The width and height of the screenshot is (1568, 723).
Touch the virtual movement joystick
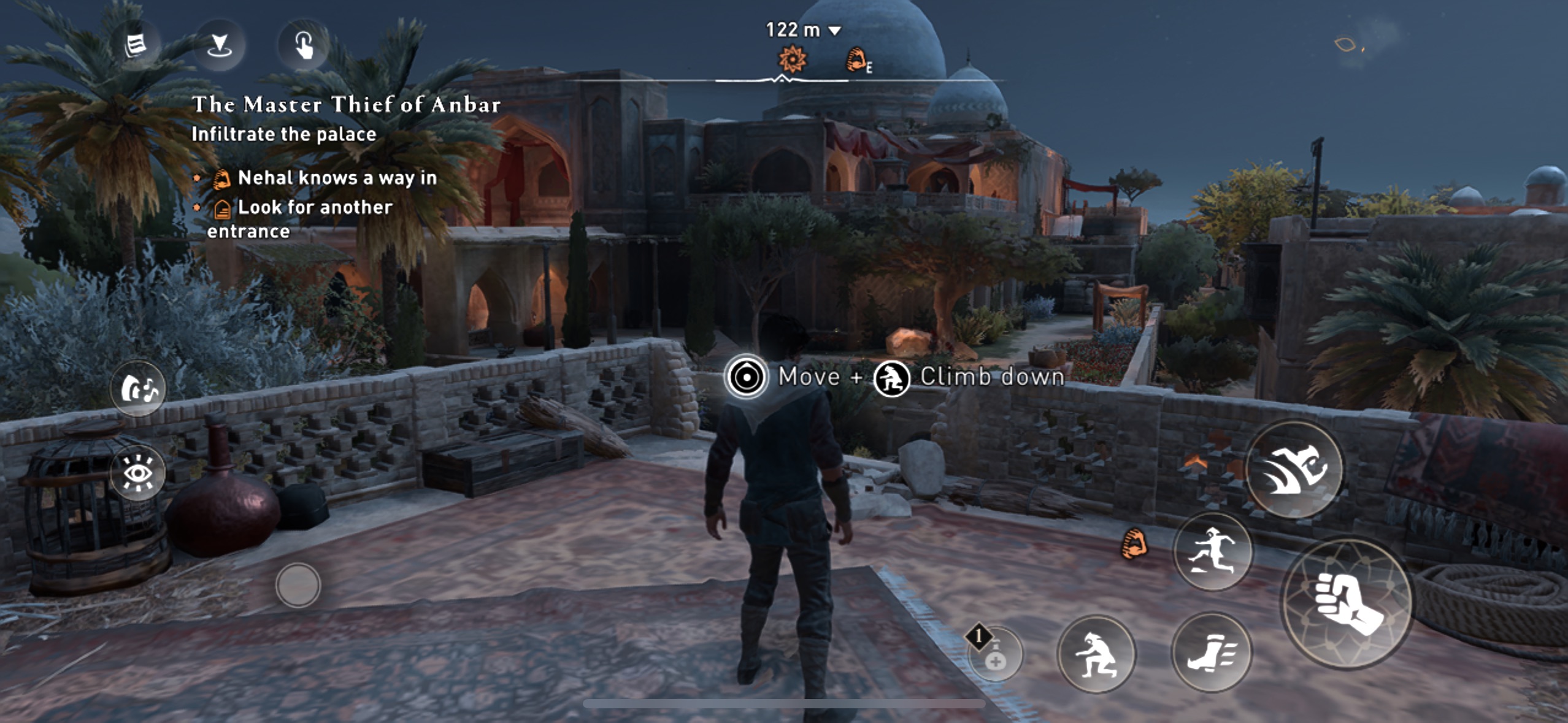pyautogui.click(x=298, y=585)
